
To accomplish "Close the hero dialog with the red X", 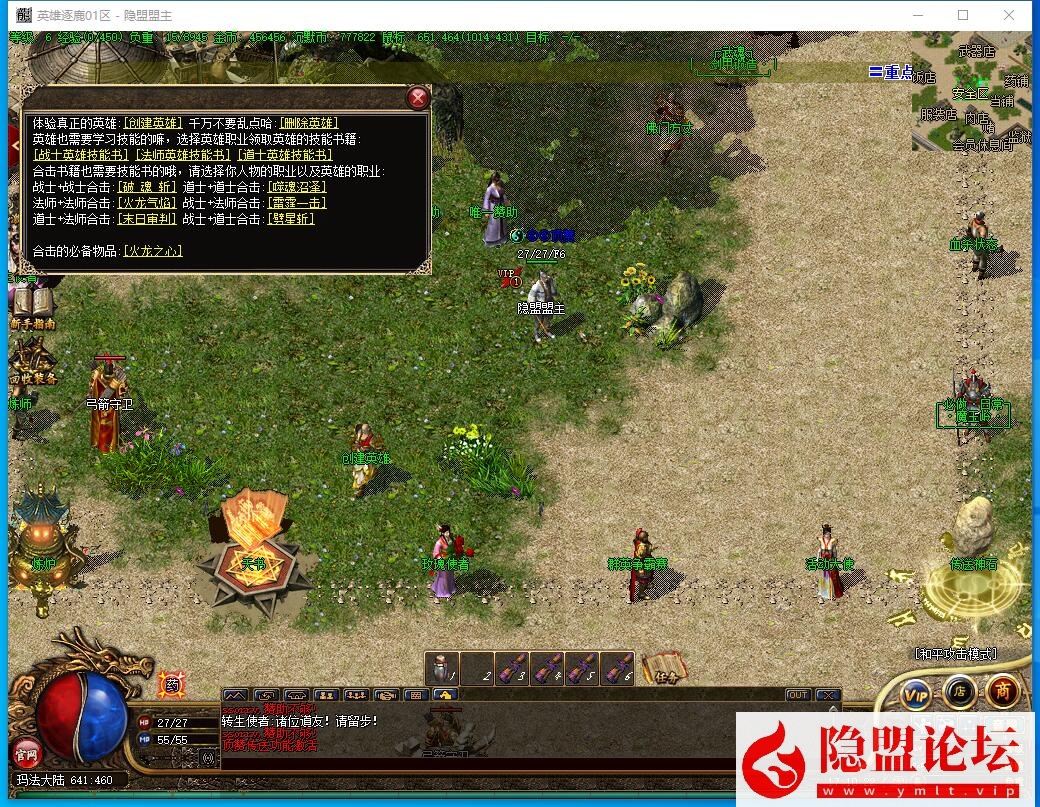I will (x=418, y=97).
